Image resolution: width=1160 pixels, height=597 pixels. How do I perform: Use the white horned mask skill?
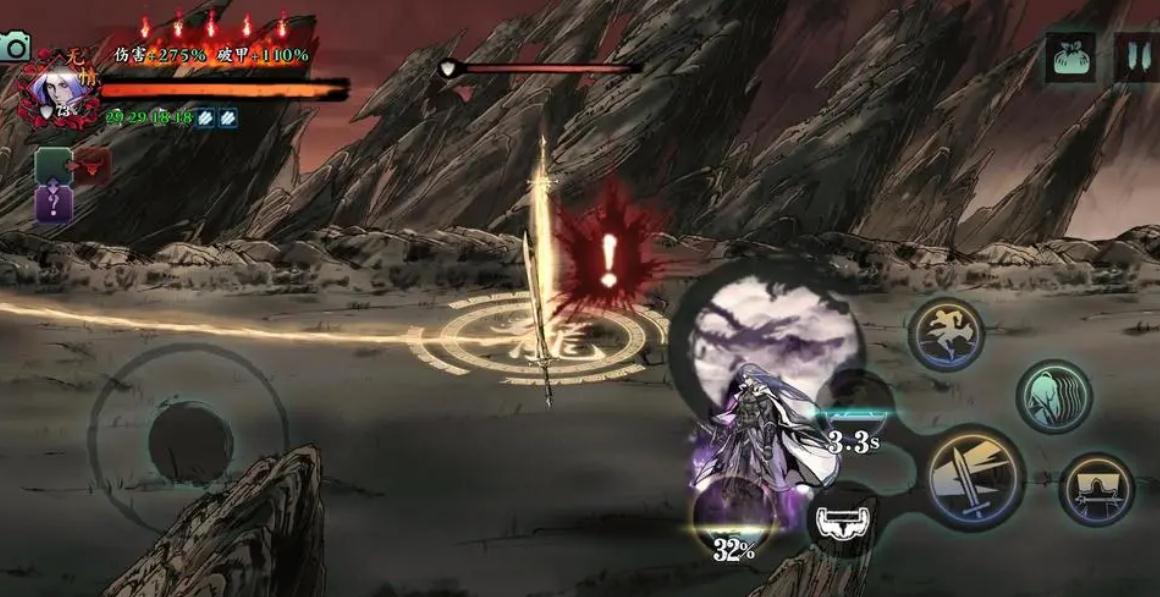click(843, 519)
